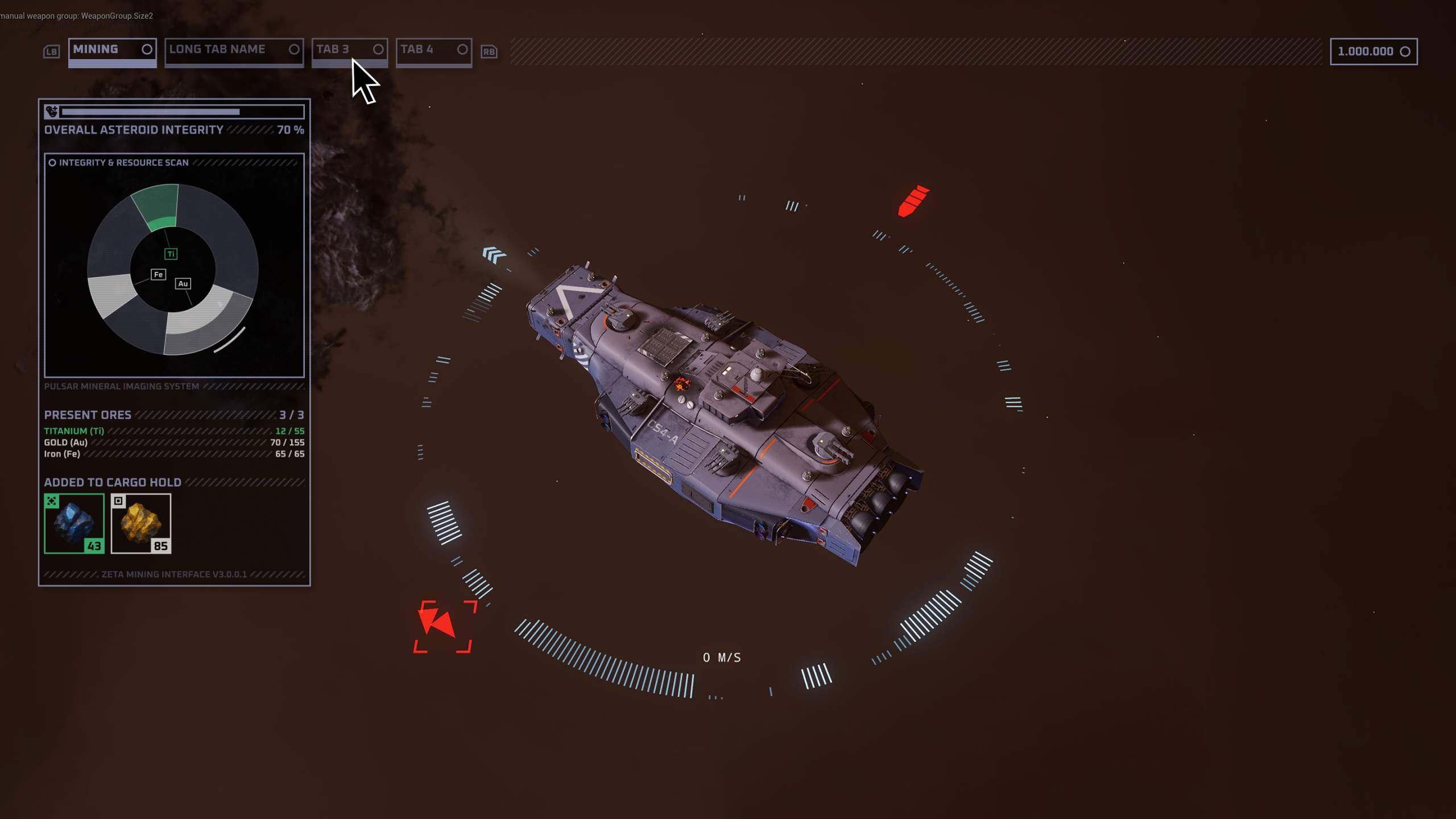The image size is (1456, 819).
Task: Switch to the Mining tab
Action: pos(112,50)
